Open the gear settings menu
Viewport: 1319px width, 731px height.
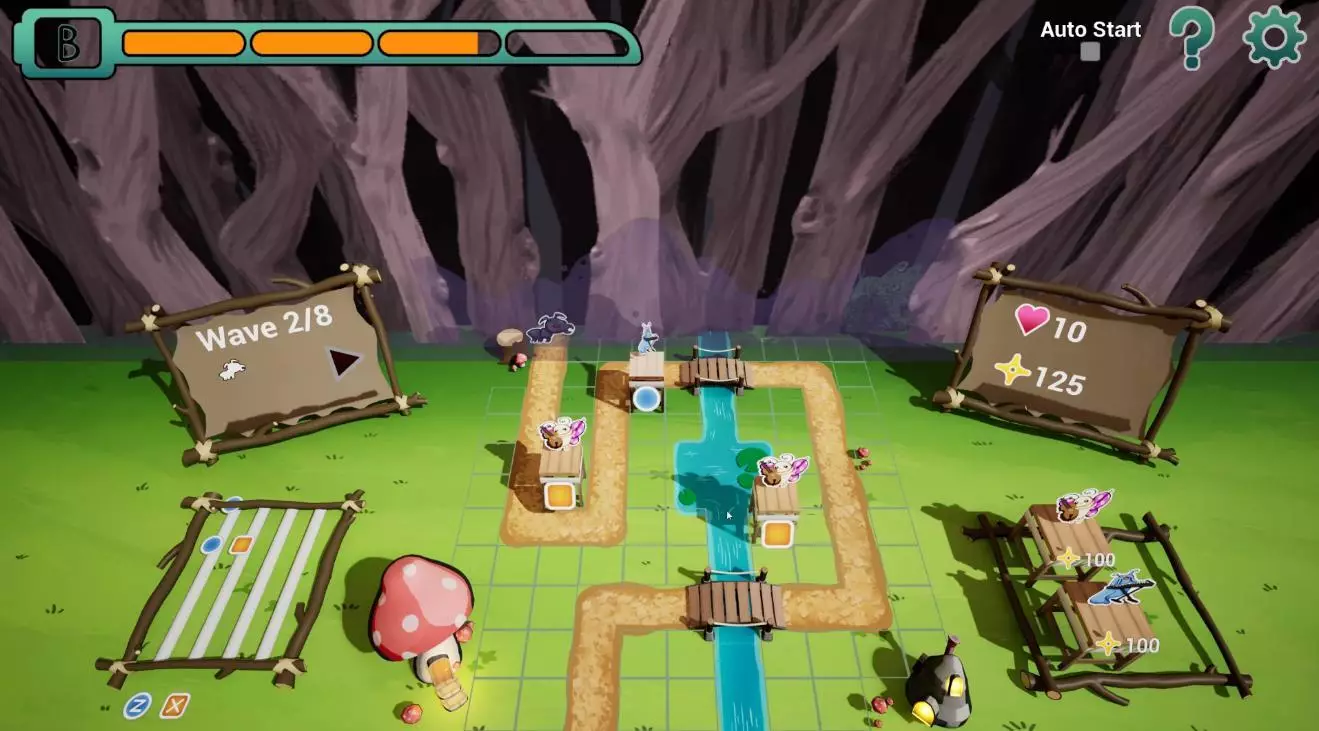click(1274, 37)
